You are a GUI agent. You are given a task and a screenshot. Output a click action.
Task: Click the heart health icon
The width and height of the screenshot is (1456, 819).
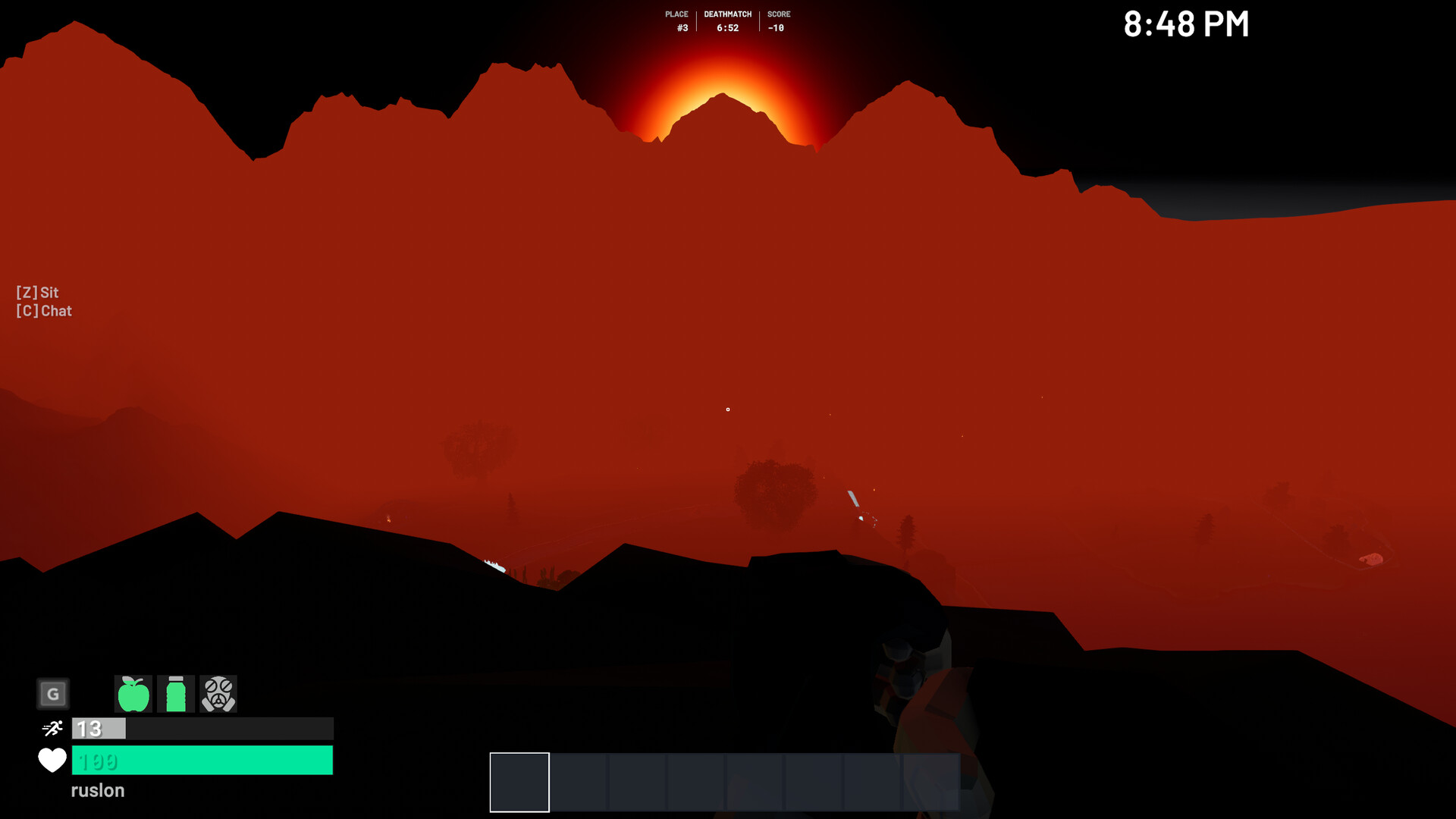[x=51, y=761]
